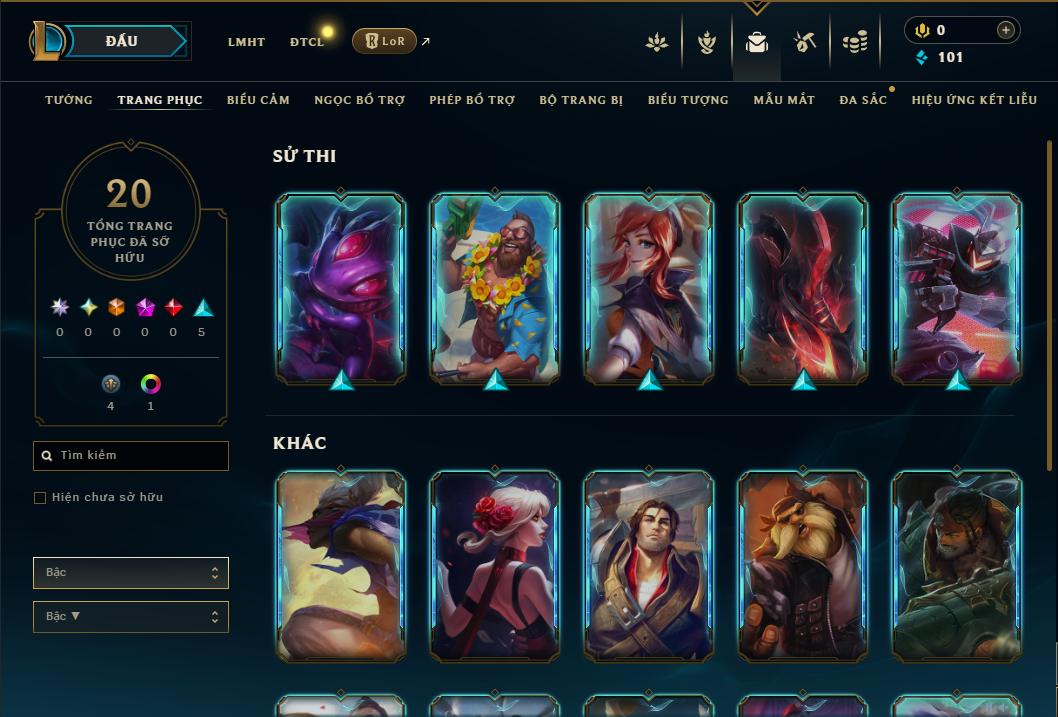Open the first Bậc dropdown
The image size is (1058, 717).
click(131, 573)
